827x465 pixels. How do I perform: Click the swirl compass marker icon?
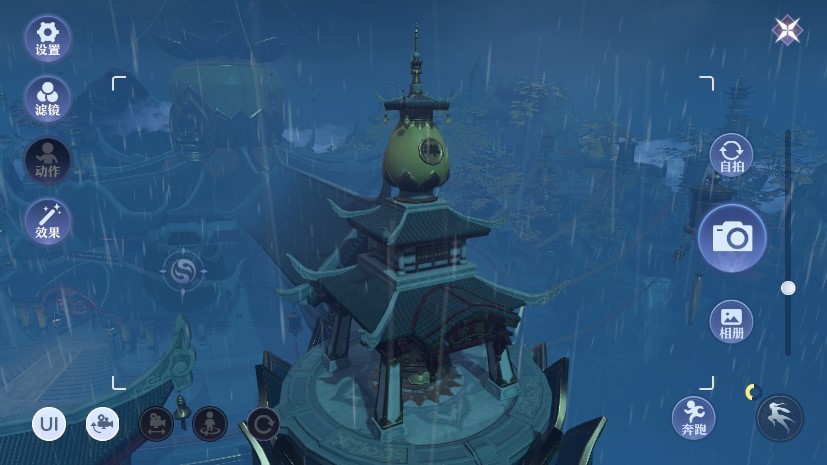[183, 270]
